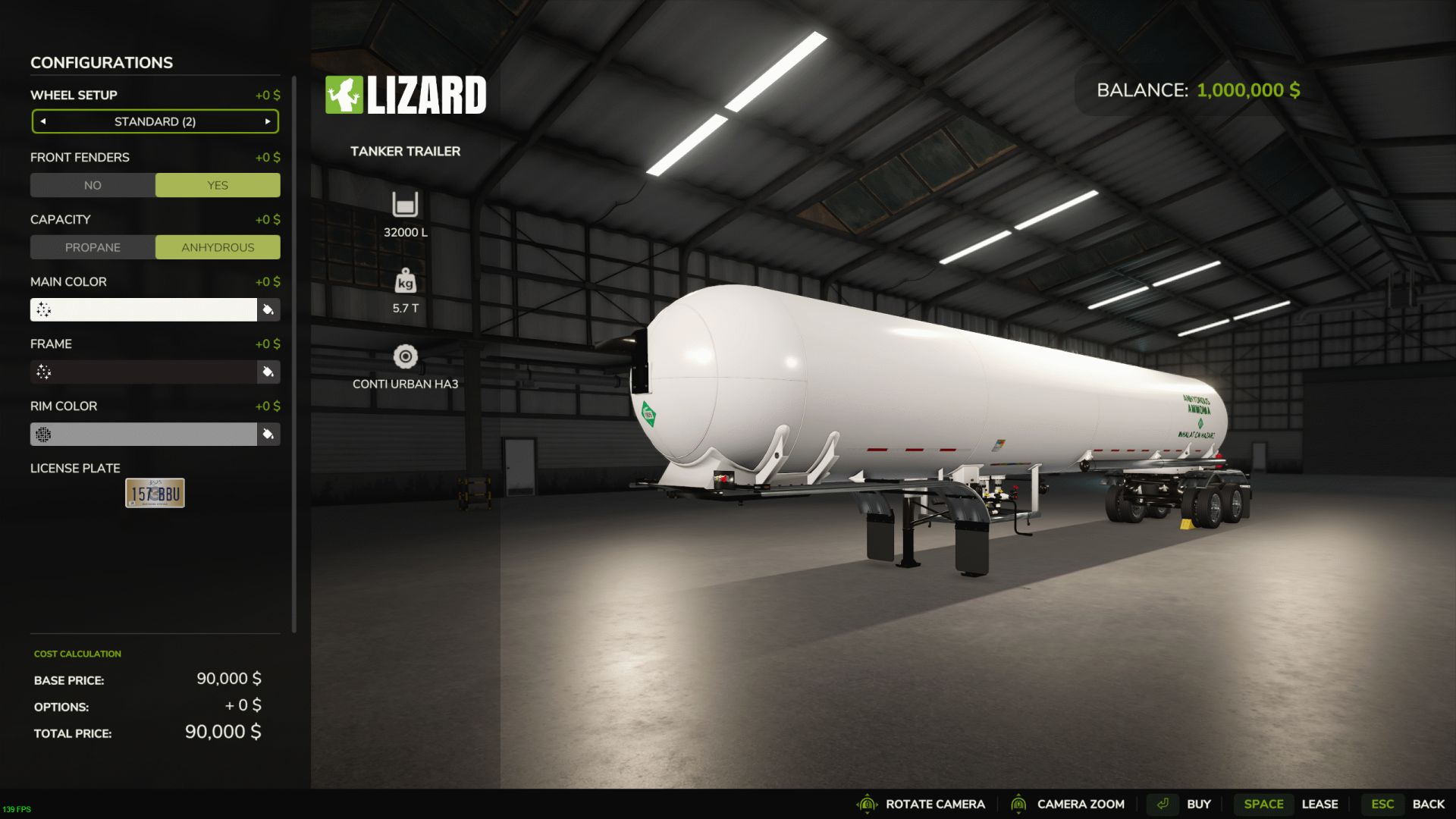Edit the license plate 157 BBU

click(x=155, y=493)
